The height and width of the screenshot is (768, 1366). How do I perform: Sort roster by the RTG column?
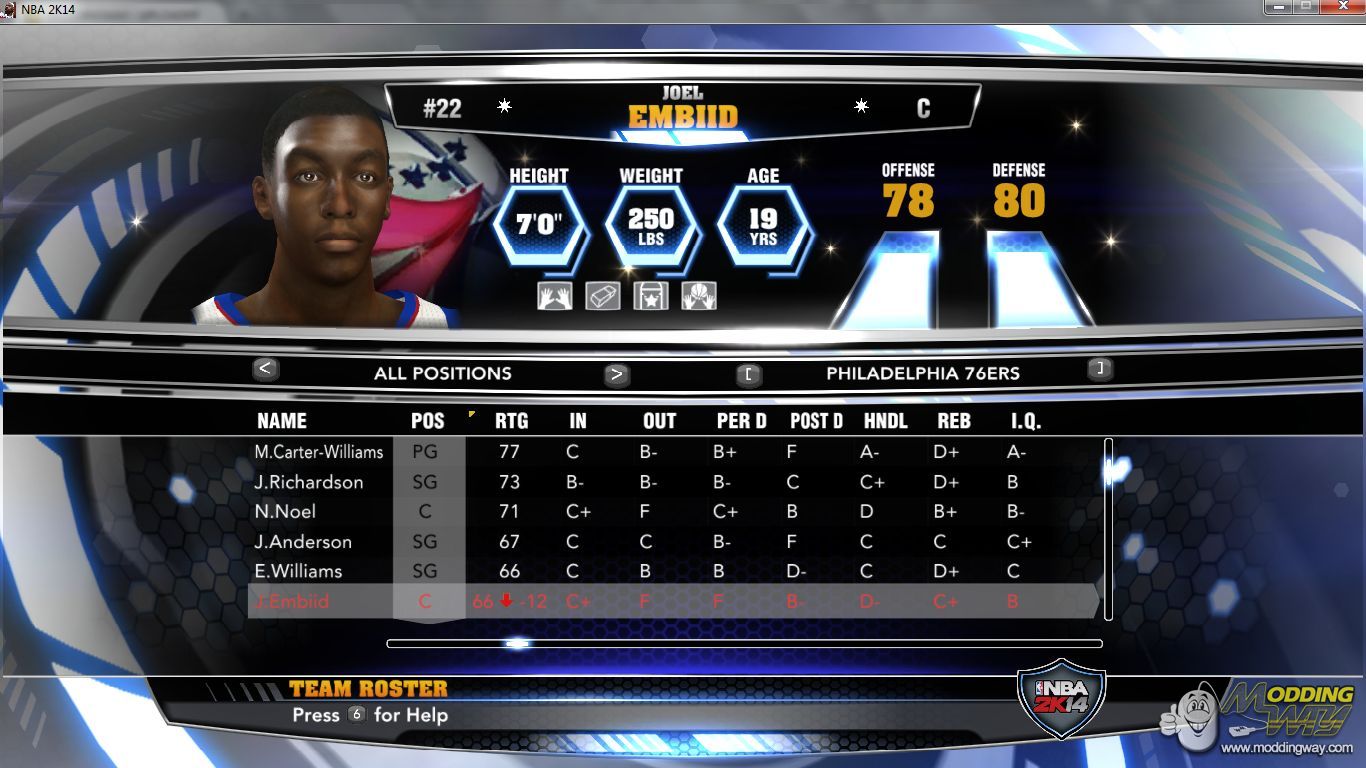511,421
